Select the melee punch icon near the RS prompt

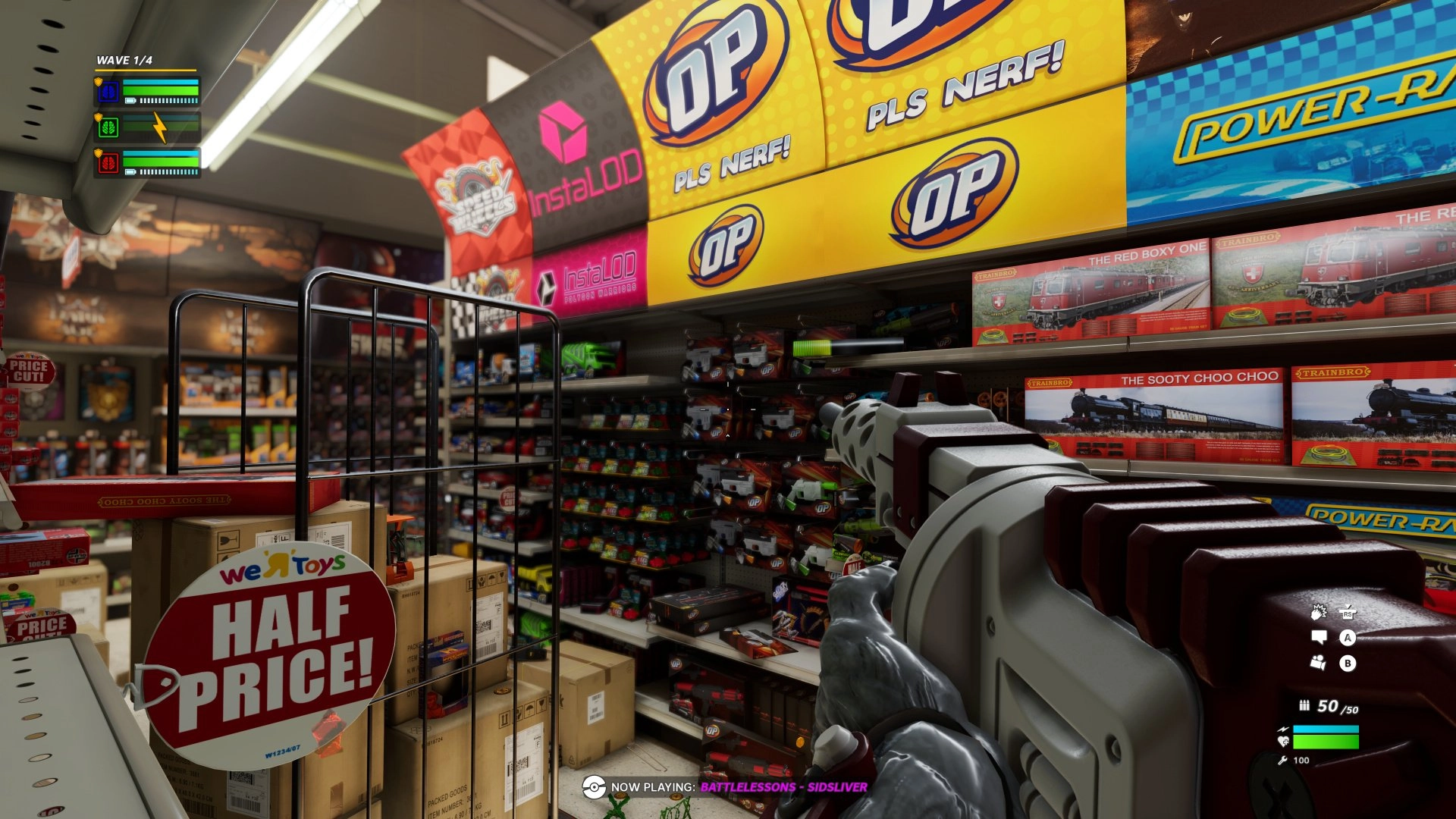click(1320, 611)
